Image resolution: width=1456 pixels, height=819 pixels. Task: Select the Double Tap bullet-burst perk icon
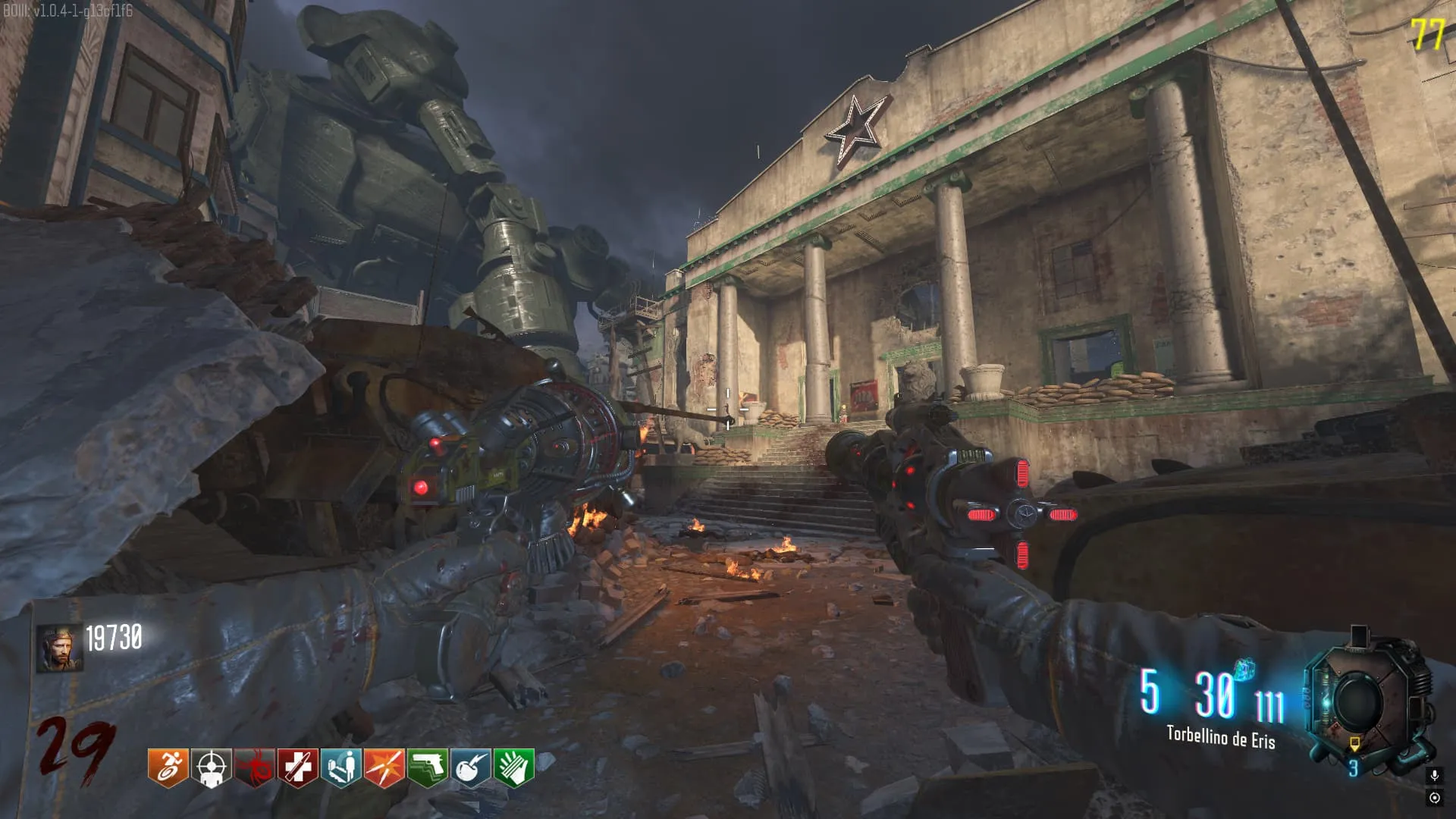coord(384,767)
